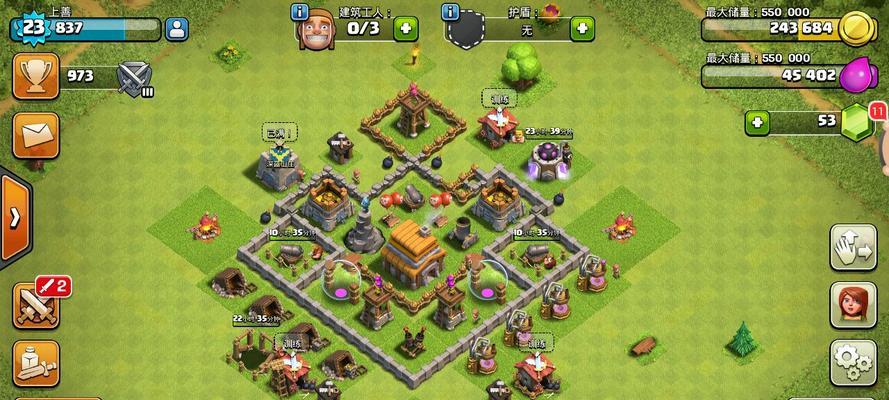
Task: Tap the green gem icon
Action: [857, 122]
